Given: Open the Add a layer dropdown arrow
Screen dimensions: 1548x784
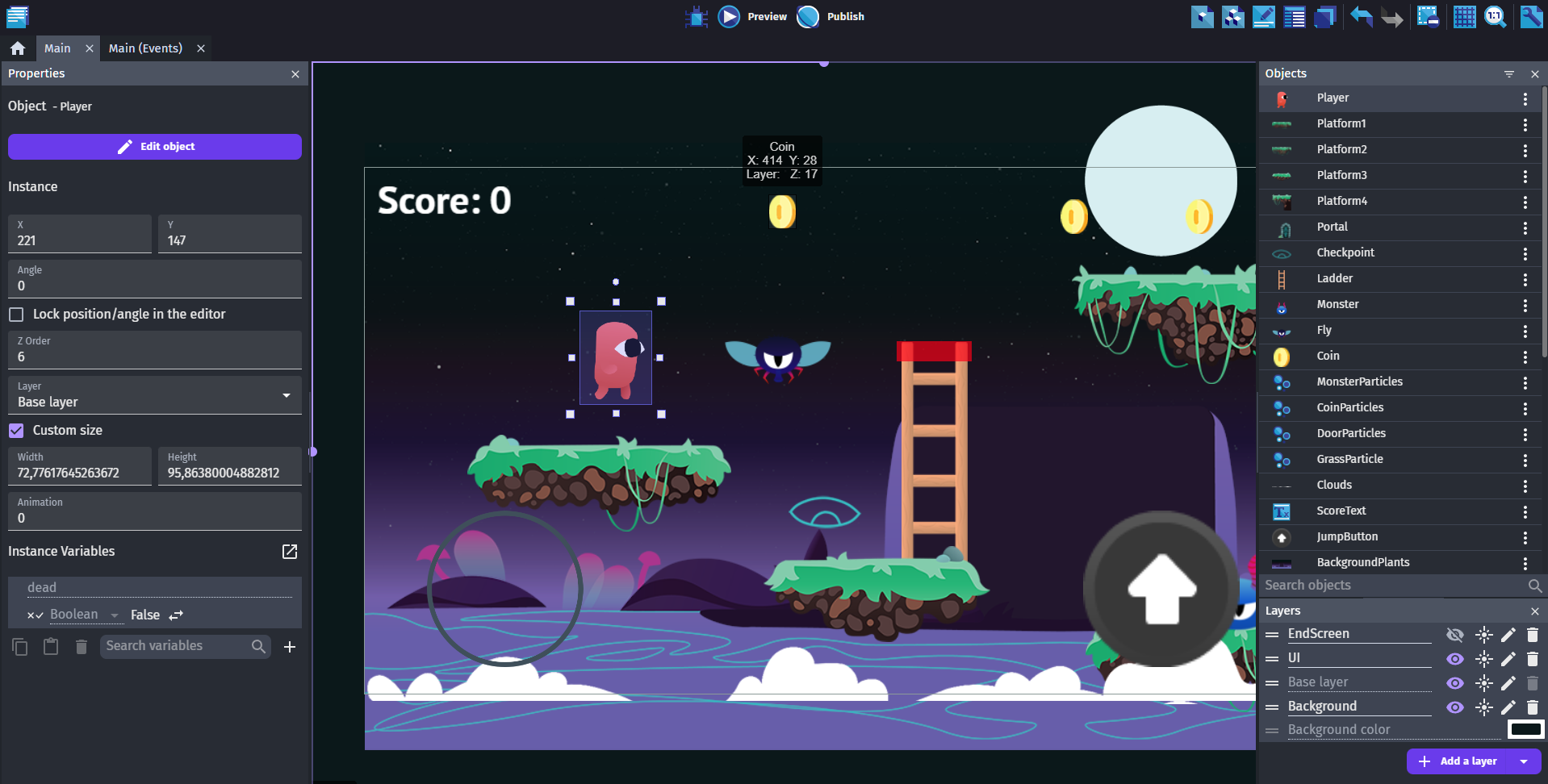Looking at the screenshot, I should tap(1525, 761).
